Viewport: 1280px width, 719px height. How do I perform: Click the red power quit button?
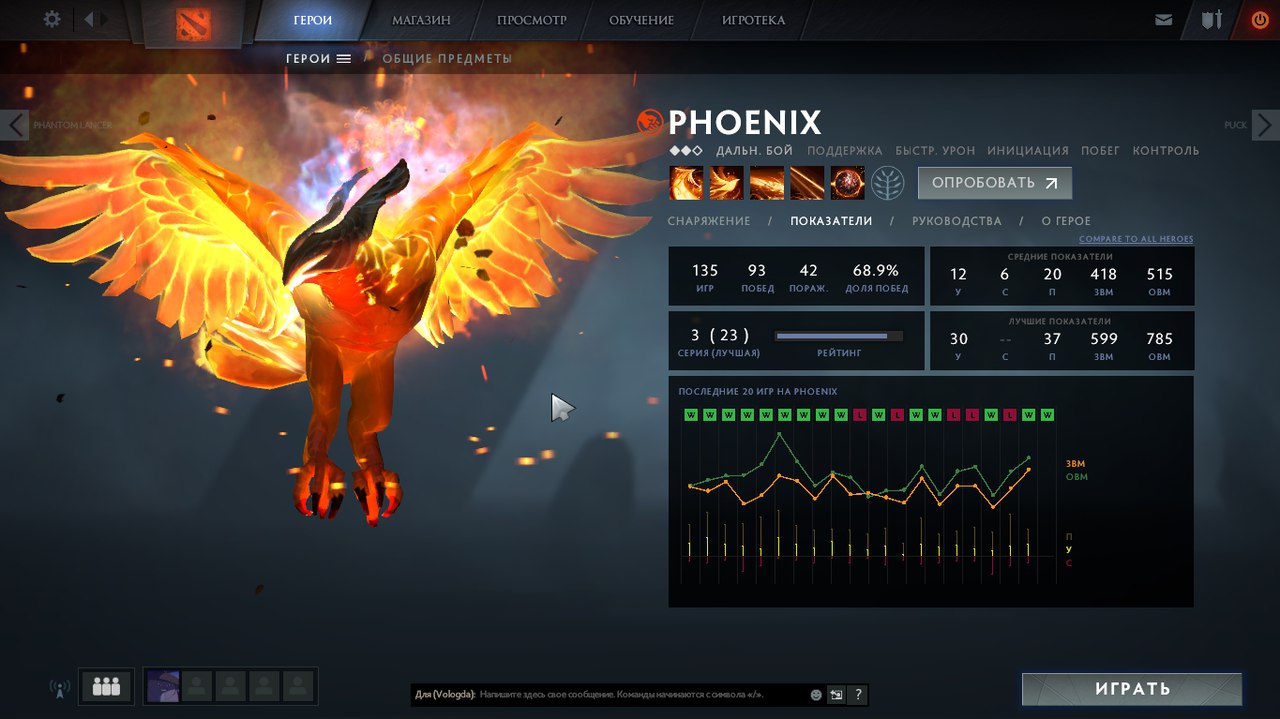[1259, 20]
